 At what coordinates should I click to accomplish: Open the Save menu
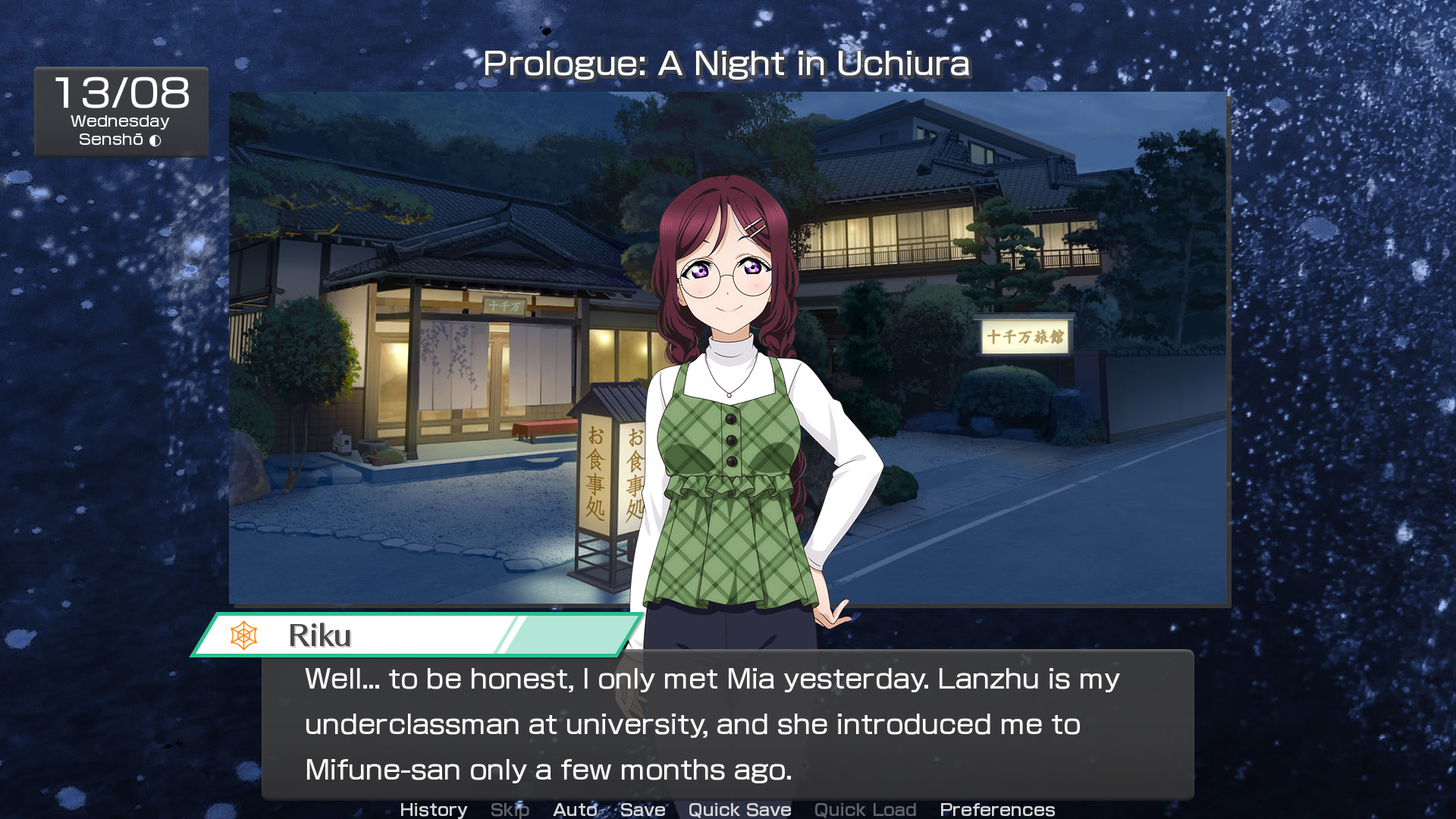point(642,809)
